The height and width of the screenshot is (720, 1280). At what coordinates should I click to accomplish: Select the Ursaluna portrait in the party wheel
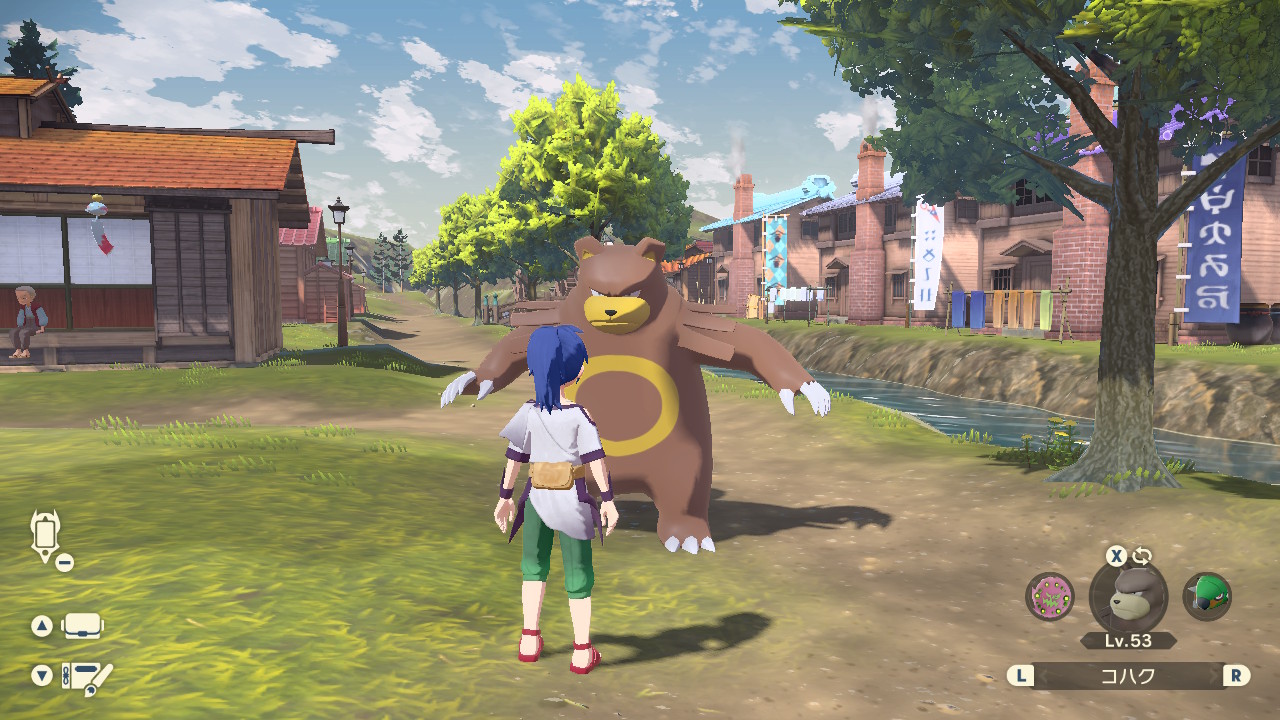1128,597
